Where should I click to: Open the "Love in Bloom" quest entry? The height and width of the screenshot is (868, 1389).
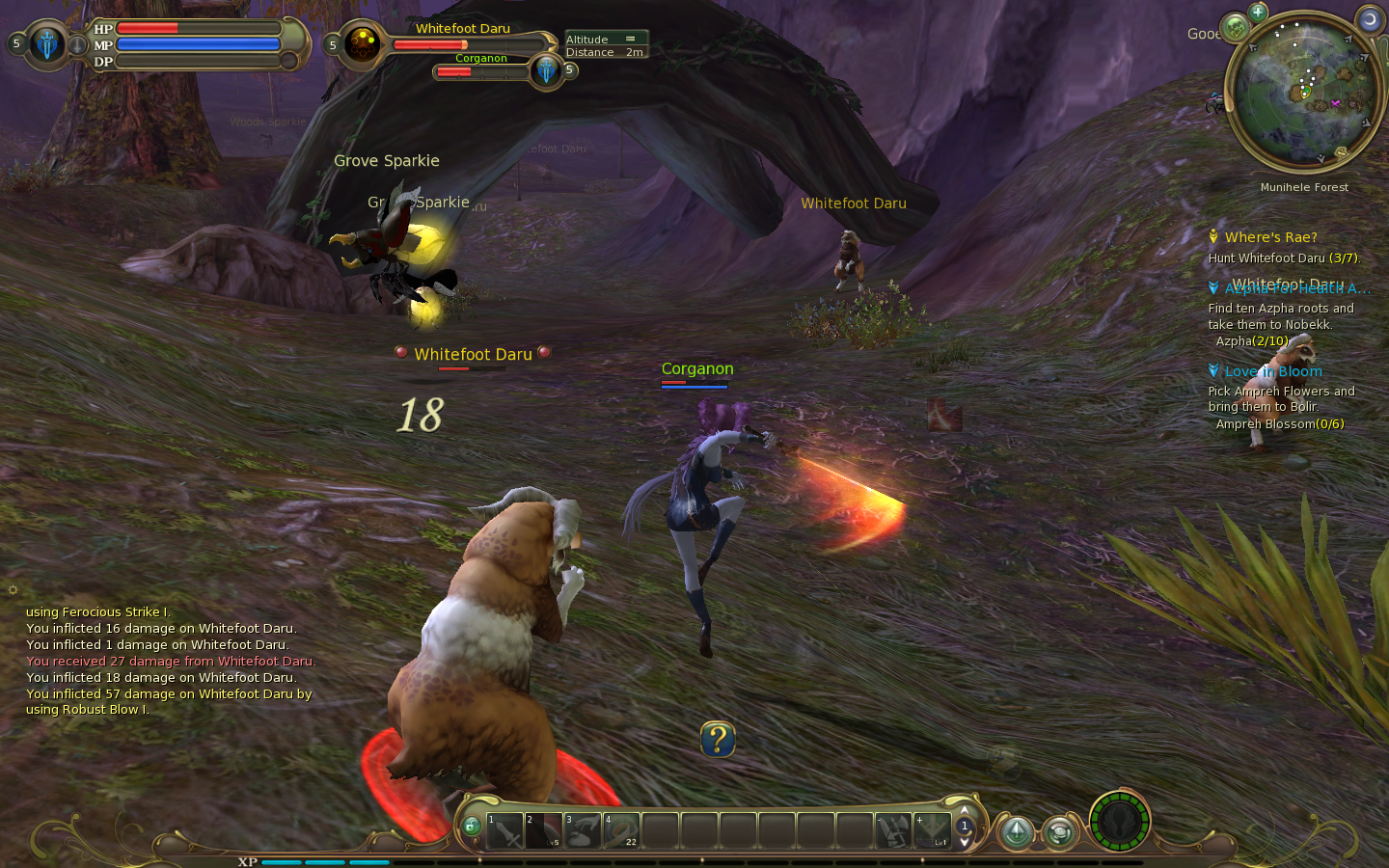click(x=1273, y=371)
